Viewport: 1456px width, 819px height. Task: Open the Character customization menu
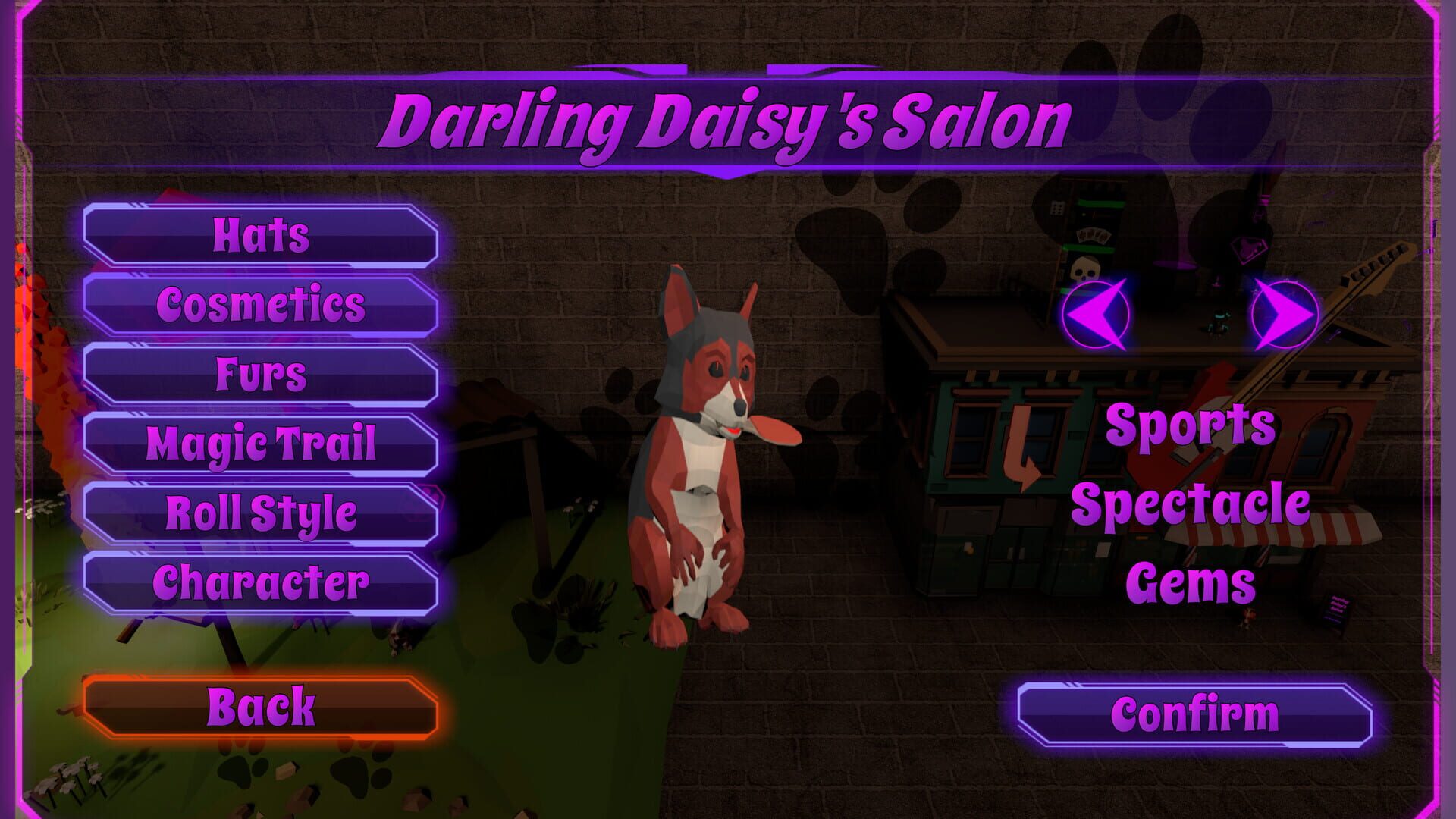pos(262,582)
